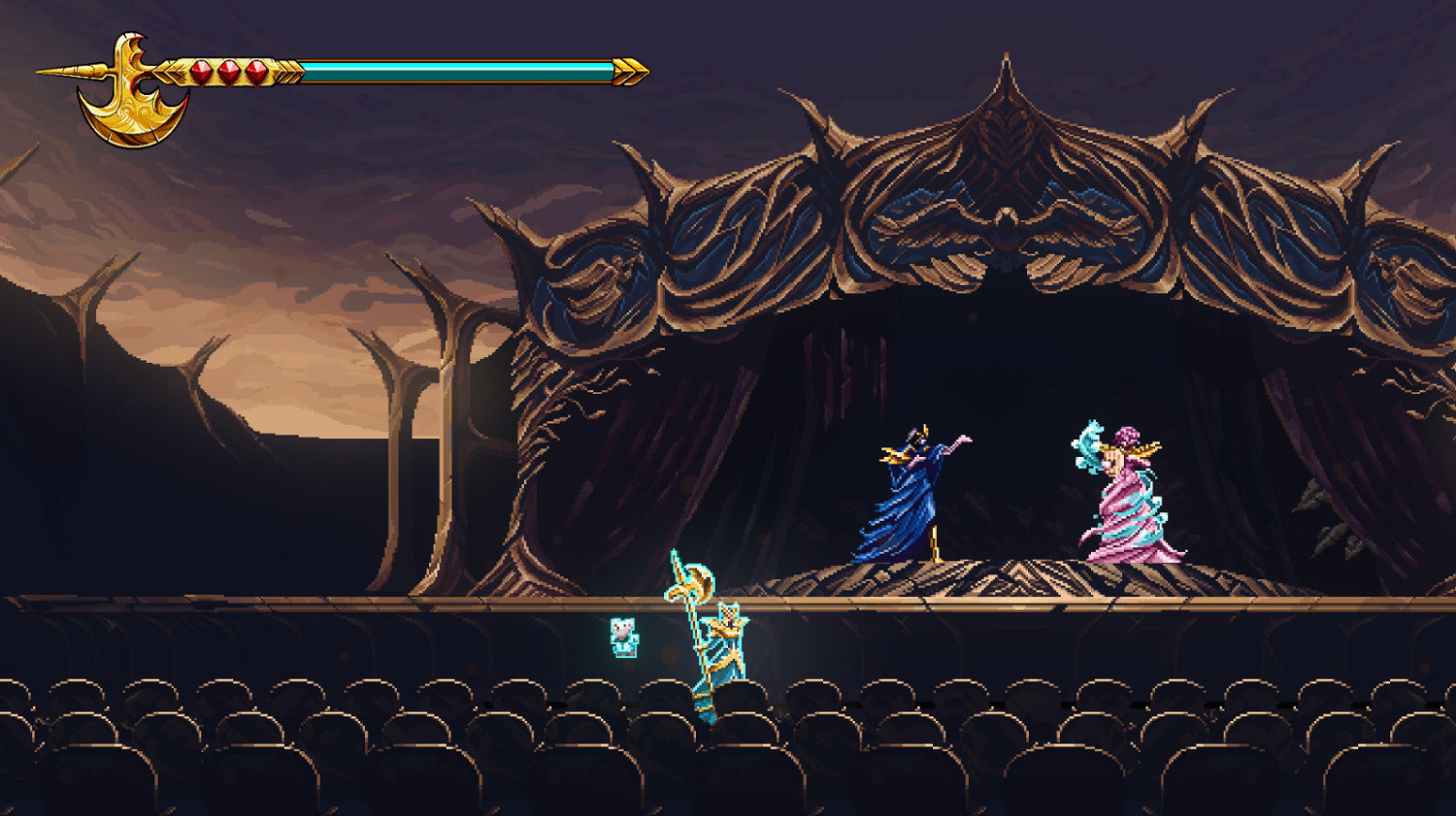The width and height of the screenshot is (1456, 816).
Task: Select the third red gem on the HUD
Action: (257, 72)
